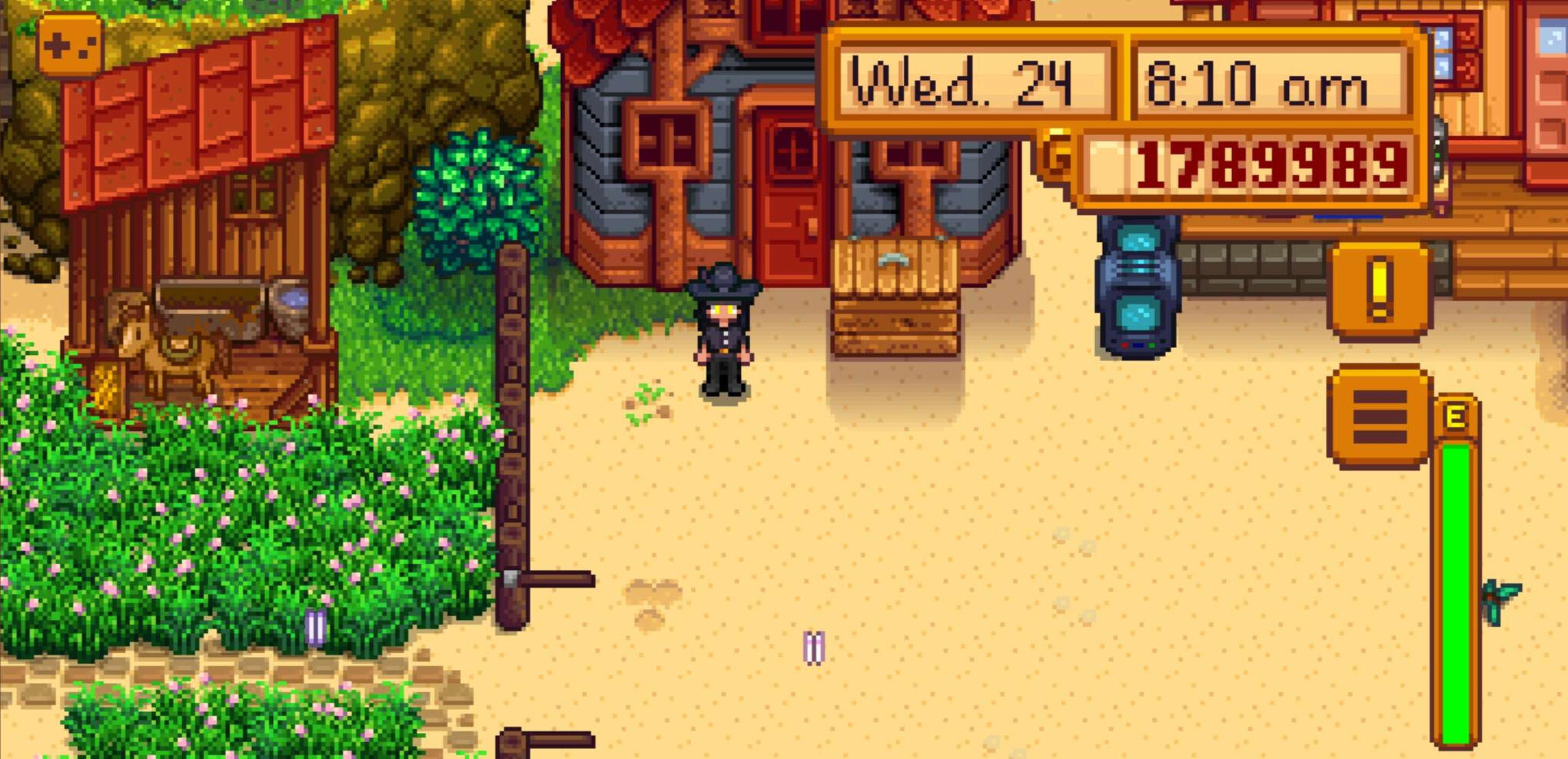The image size is (1568, 759).
Task: Open the journal via exclamation mark button
Action: pos(1380,290)
